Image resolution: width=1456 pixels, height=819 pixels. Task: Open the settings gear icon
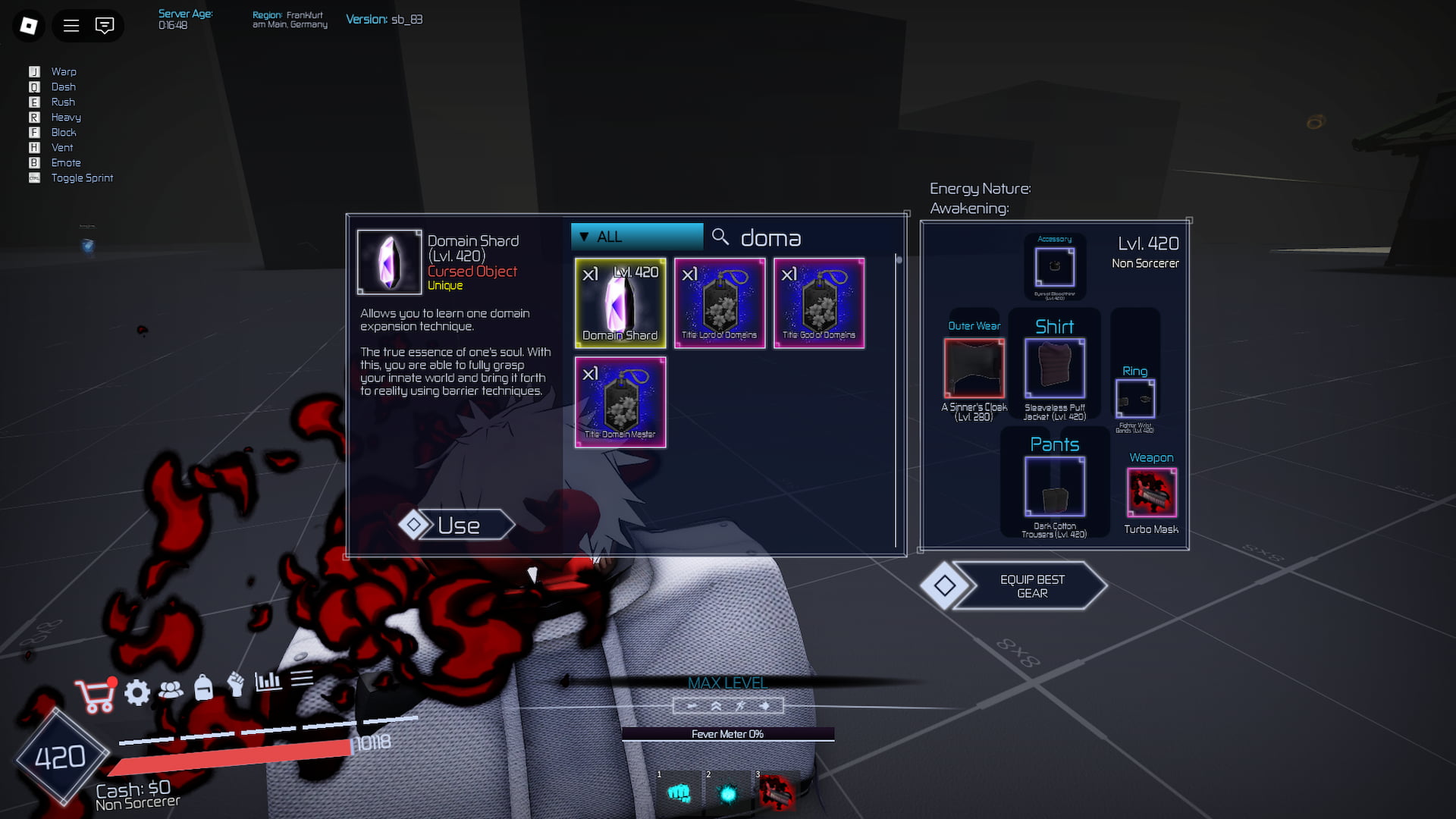click(x=137, y=692)
